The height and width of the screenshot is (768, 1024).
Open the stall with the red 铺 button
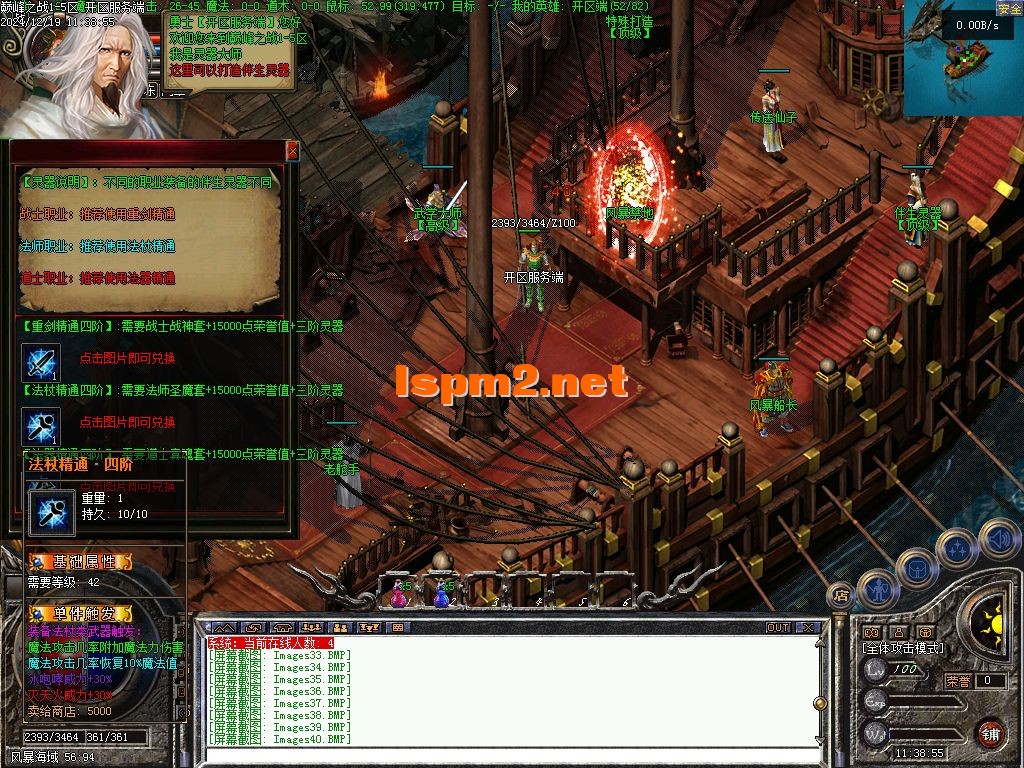pyautogui.click(x=989, y=733)
